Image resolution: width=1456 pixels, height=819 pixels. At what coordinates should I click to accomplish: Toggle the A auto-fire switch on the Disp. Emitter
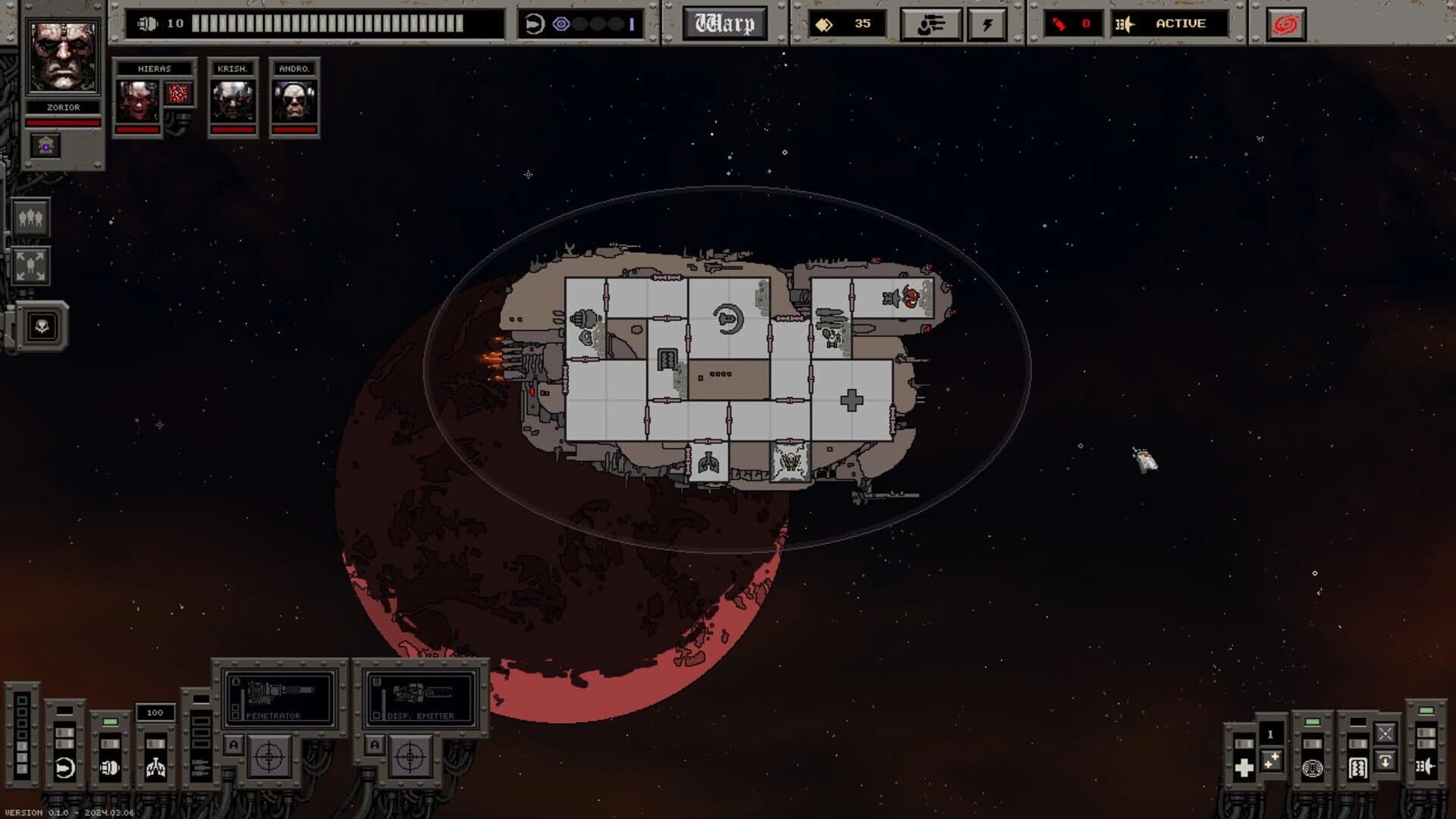point(375,745)
